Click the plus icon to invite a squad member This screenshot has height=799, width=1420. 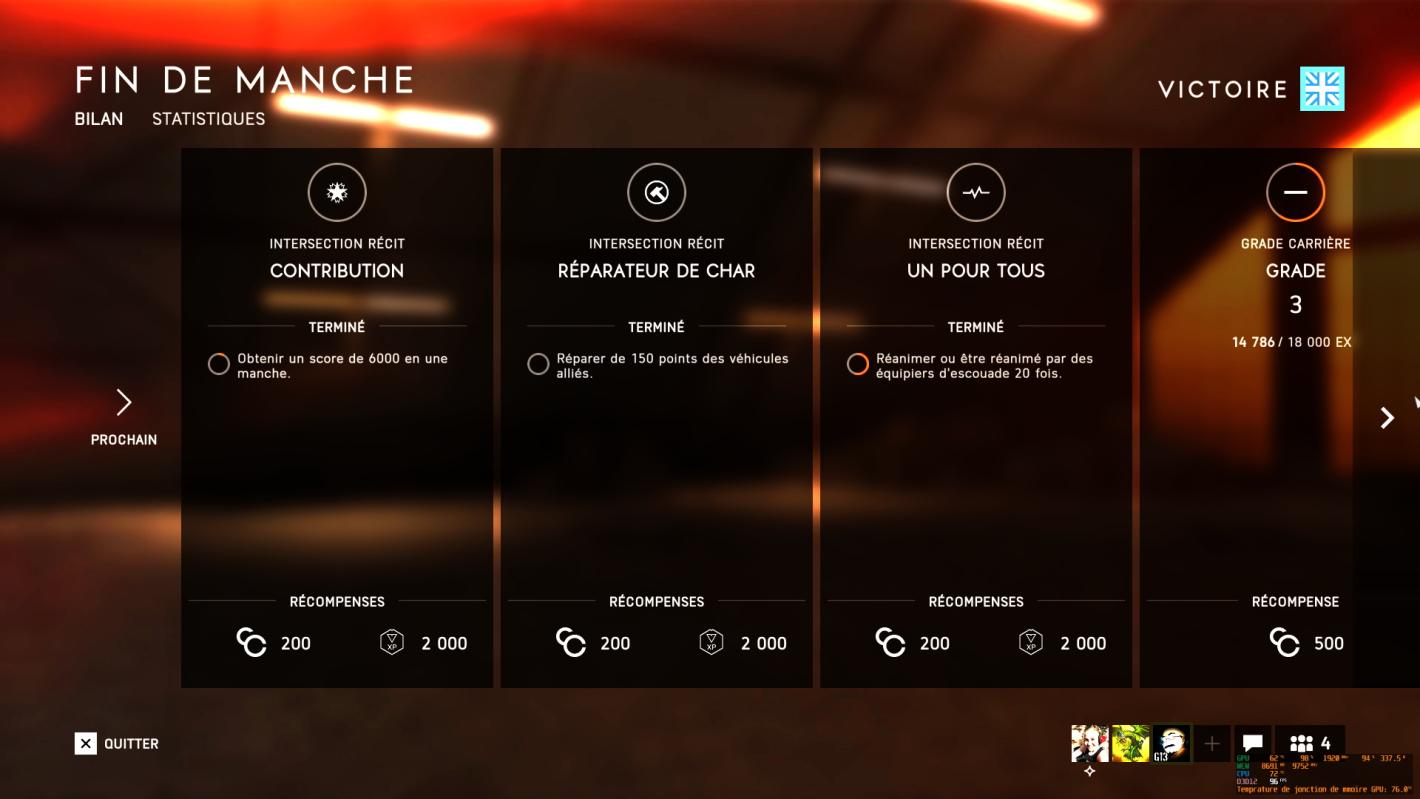click(1212, 742)
